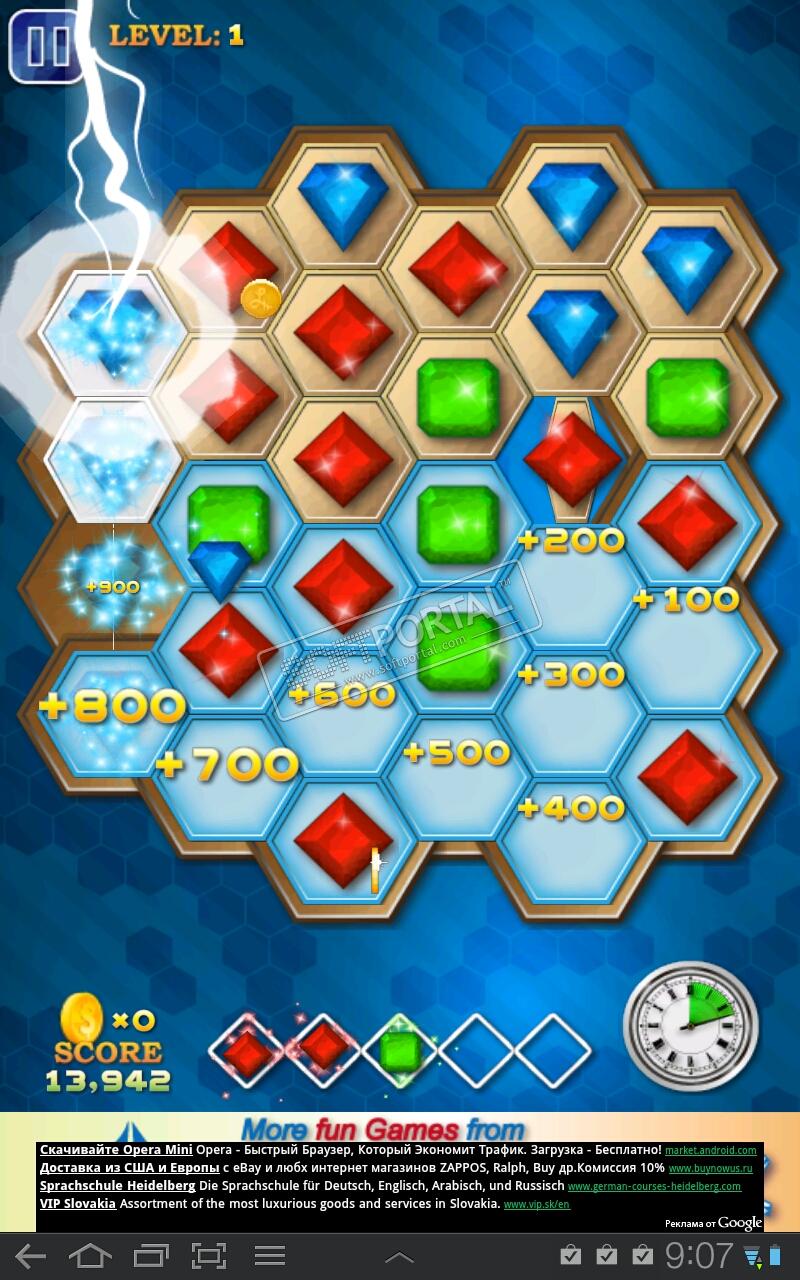Select the green gem beside the +600 bonus
The width and height of the screenshot is (800, 1280).
(x=460, y=652)
